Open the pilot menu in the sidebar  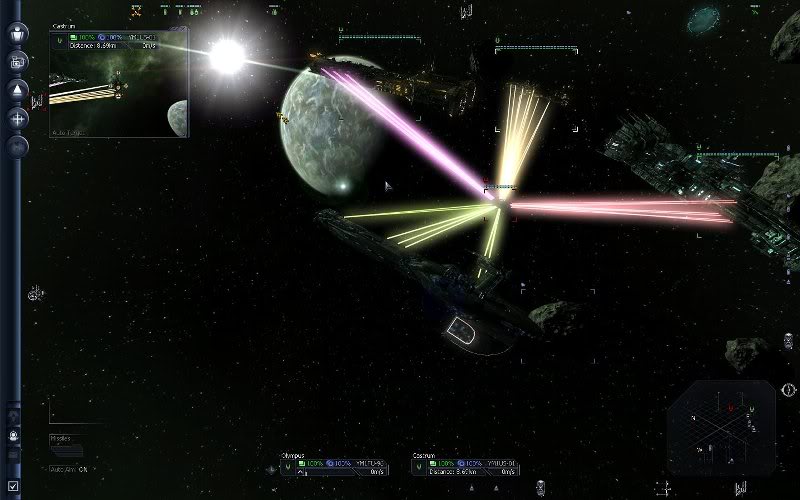[18, 34]
